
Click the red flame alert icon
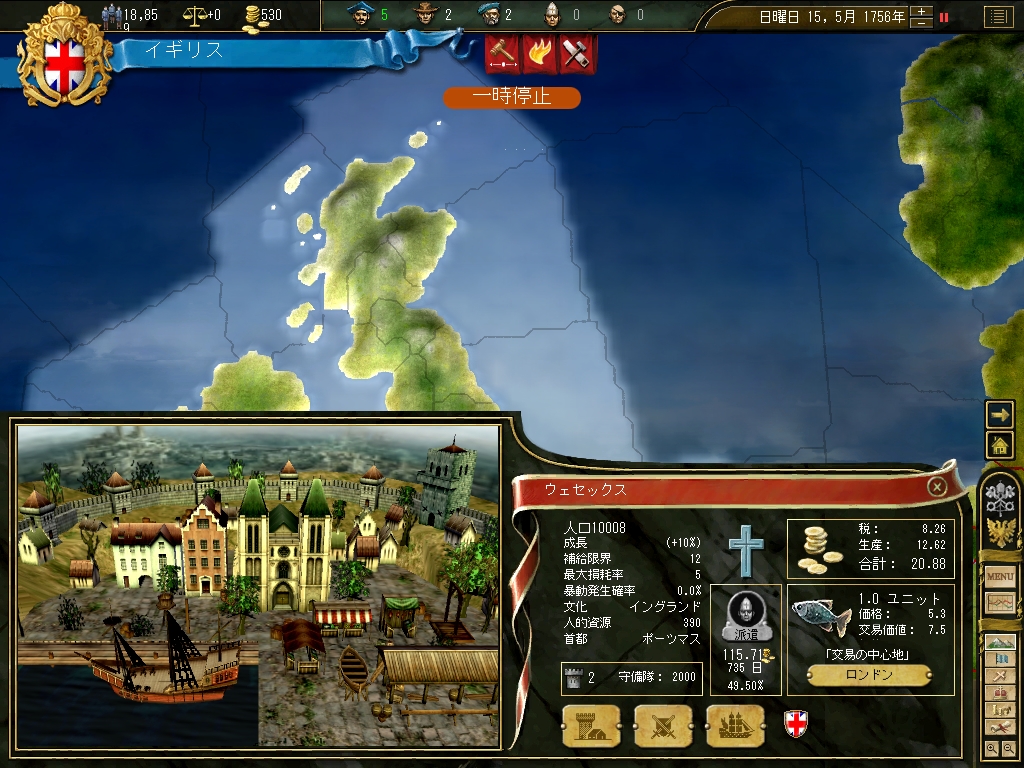click(540, 53)
